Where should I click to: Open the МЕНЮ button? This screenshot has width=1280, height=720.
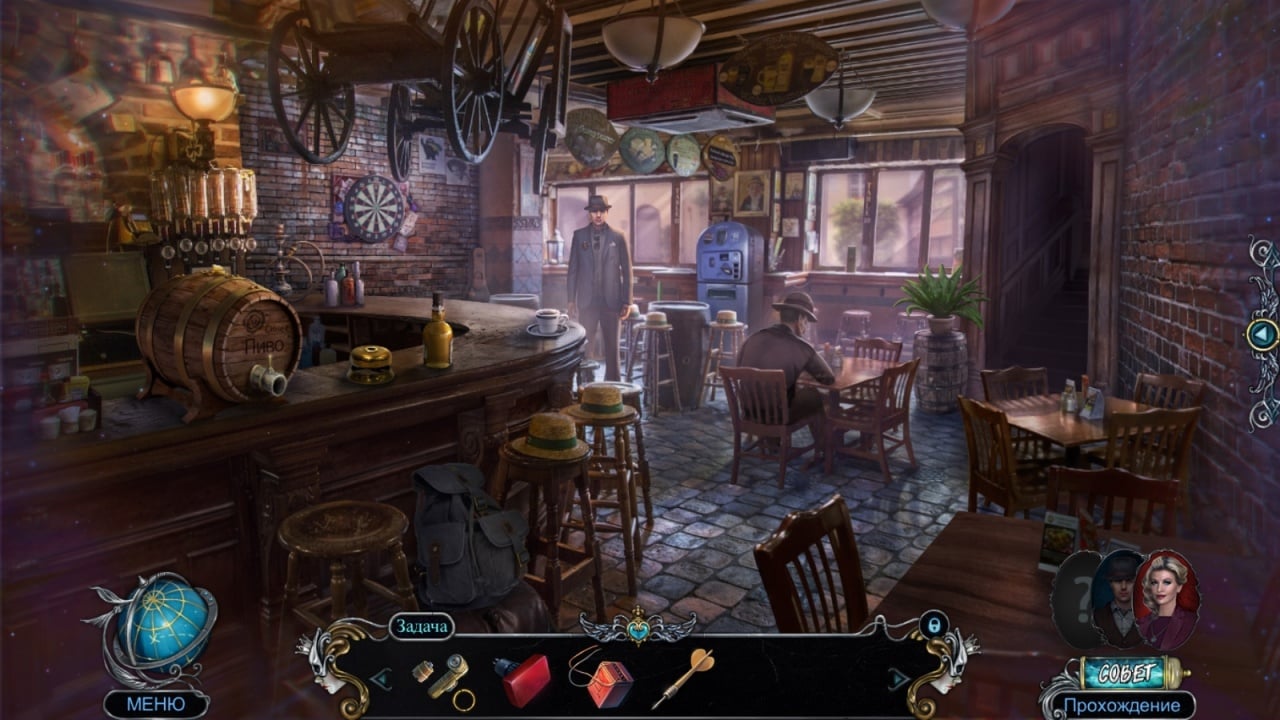[x=155, y=704]
